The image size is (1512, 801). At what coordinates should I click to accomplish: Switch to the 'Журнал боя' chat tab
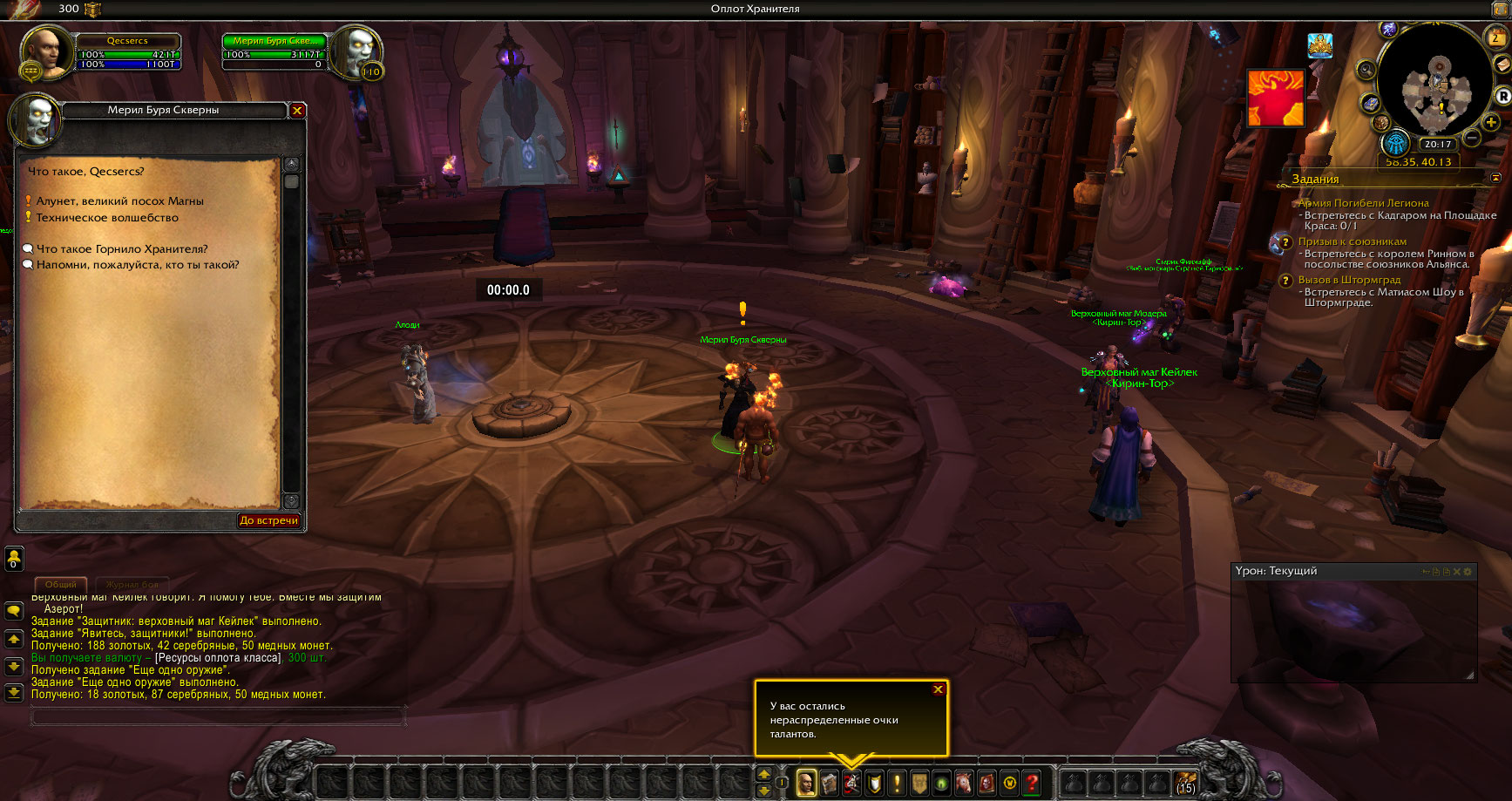pyautogui.click(x=132, y=584)
